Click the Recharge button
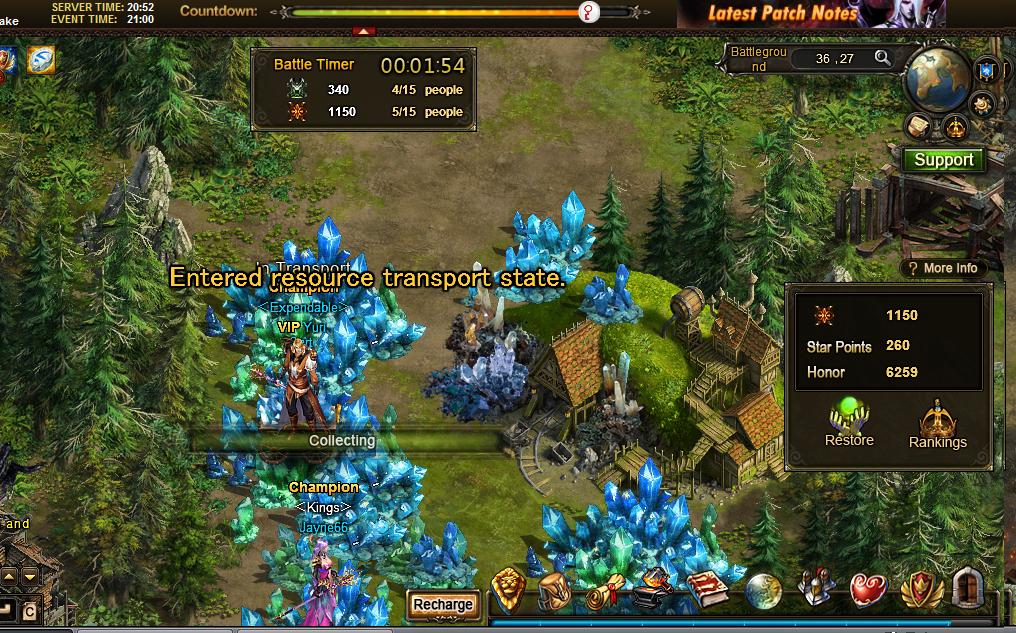This screenshot has width=1016, height=633. point(442,604)
